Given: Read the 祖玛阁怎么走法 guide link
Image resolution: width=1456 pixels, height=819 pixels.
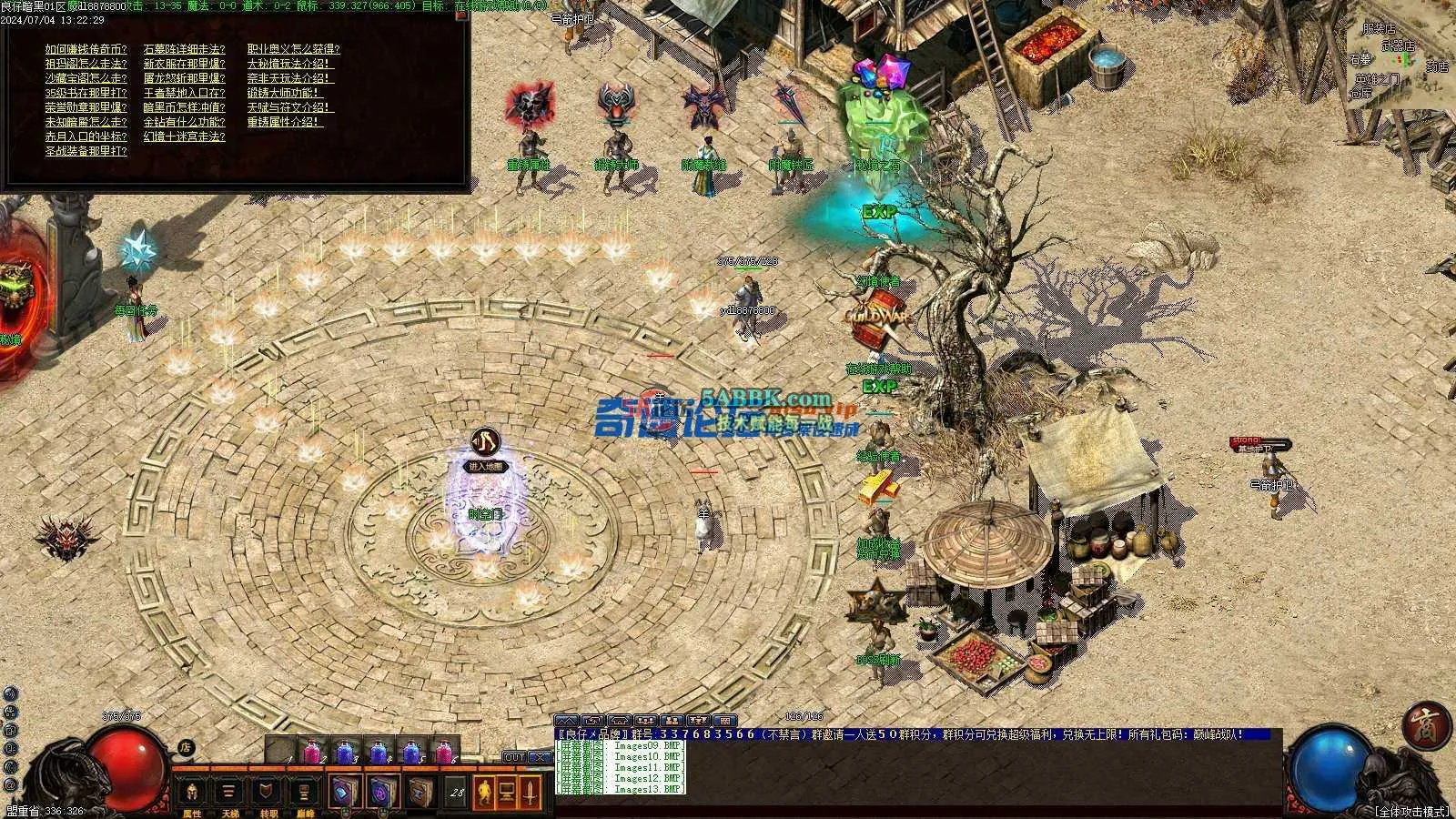Looking at the screenshot, I should point(86,64).
